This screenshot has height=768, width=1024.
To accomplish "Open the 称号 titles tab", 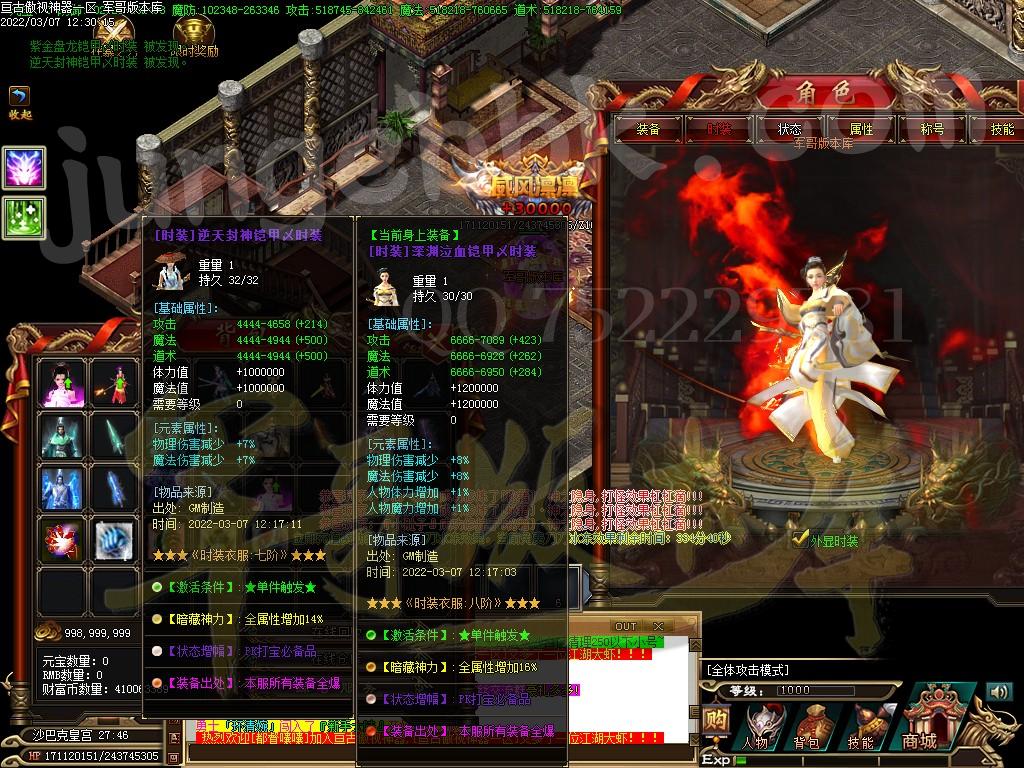I will [932, 129].
